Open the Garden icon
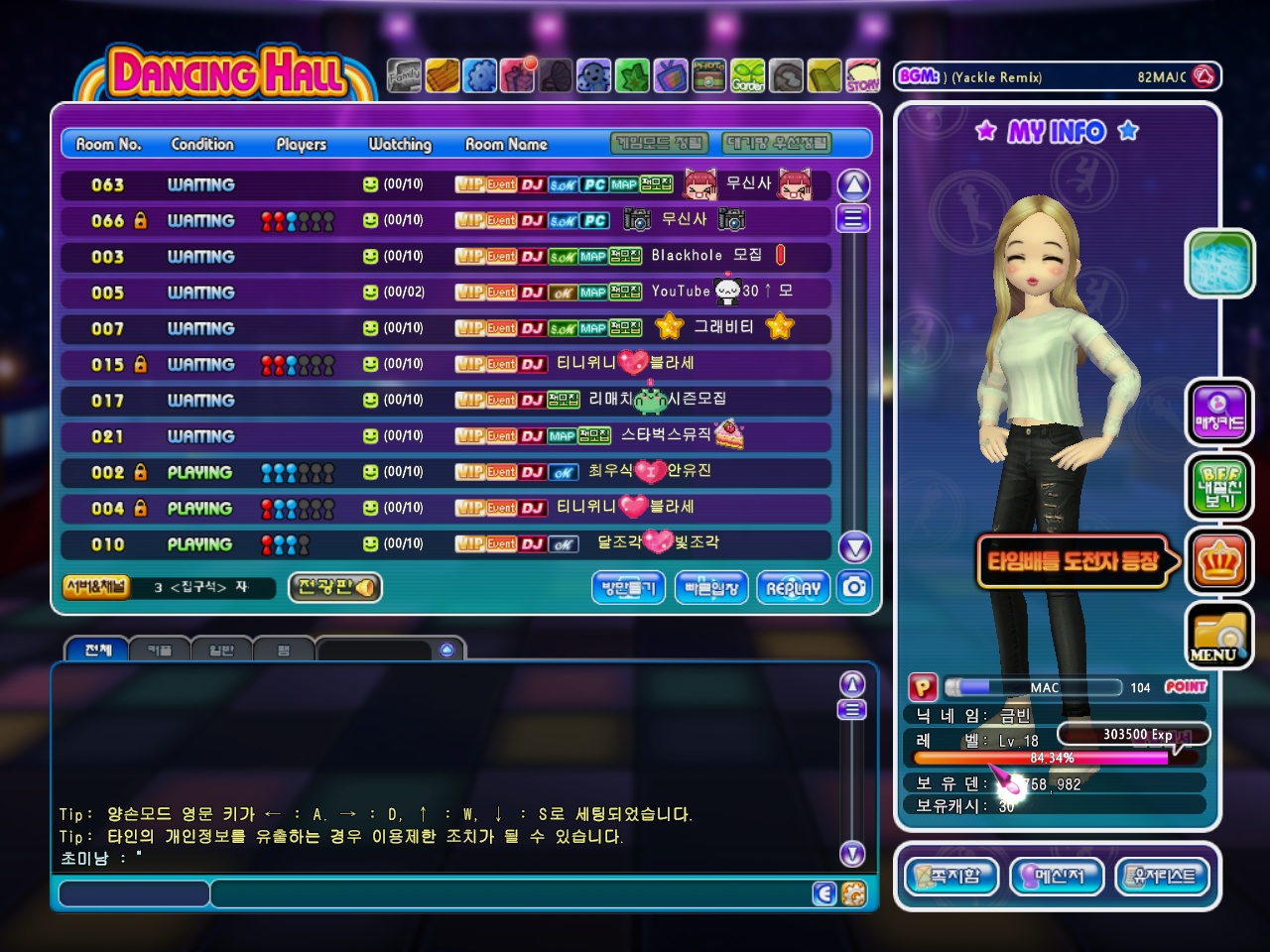Viewport: 1270px width, 952px height. (x=748, y=75)
